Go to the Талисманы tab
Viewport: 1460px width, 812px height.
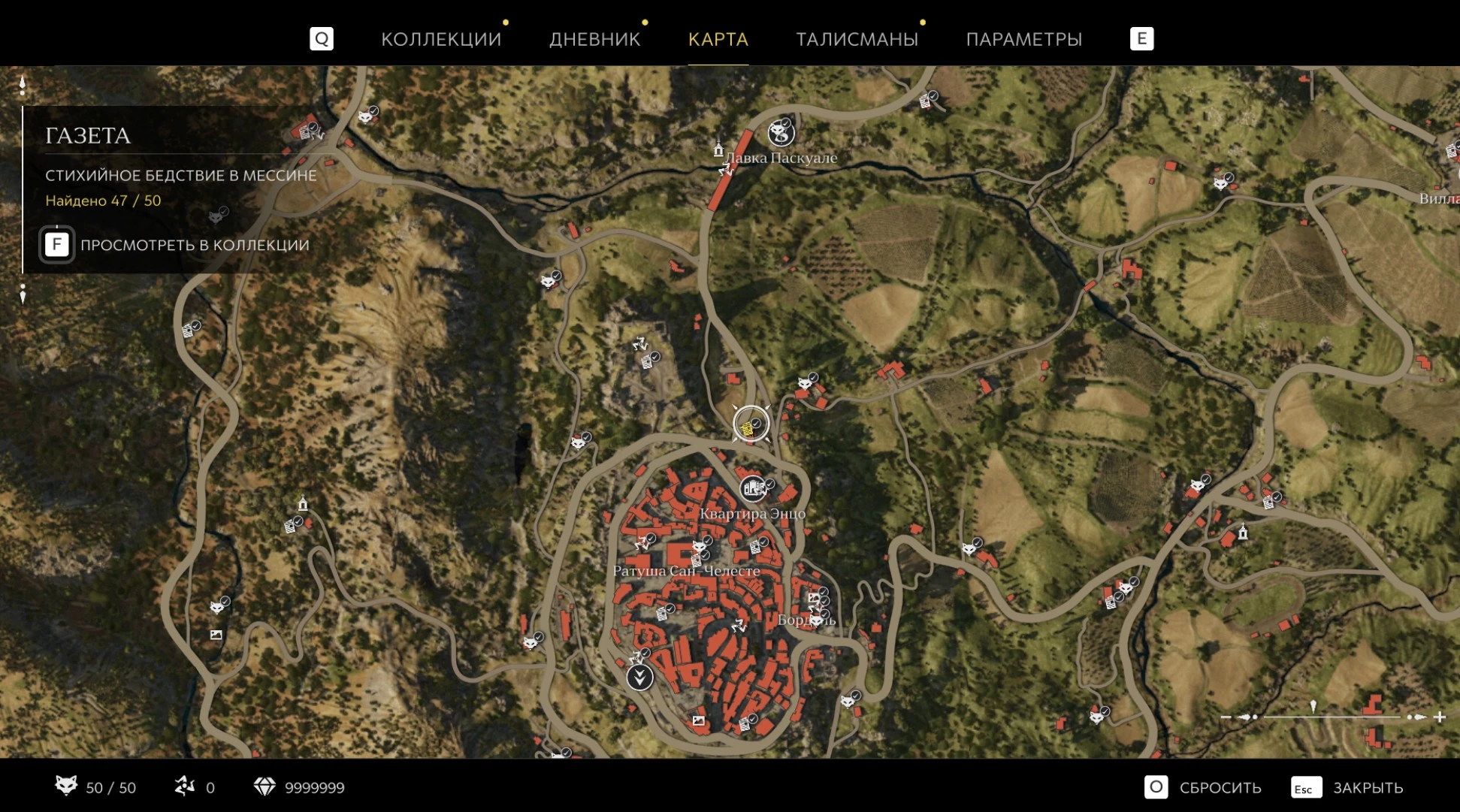click(x=857, y=39)
